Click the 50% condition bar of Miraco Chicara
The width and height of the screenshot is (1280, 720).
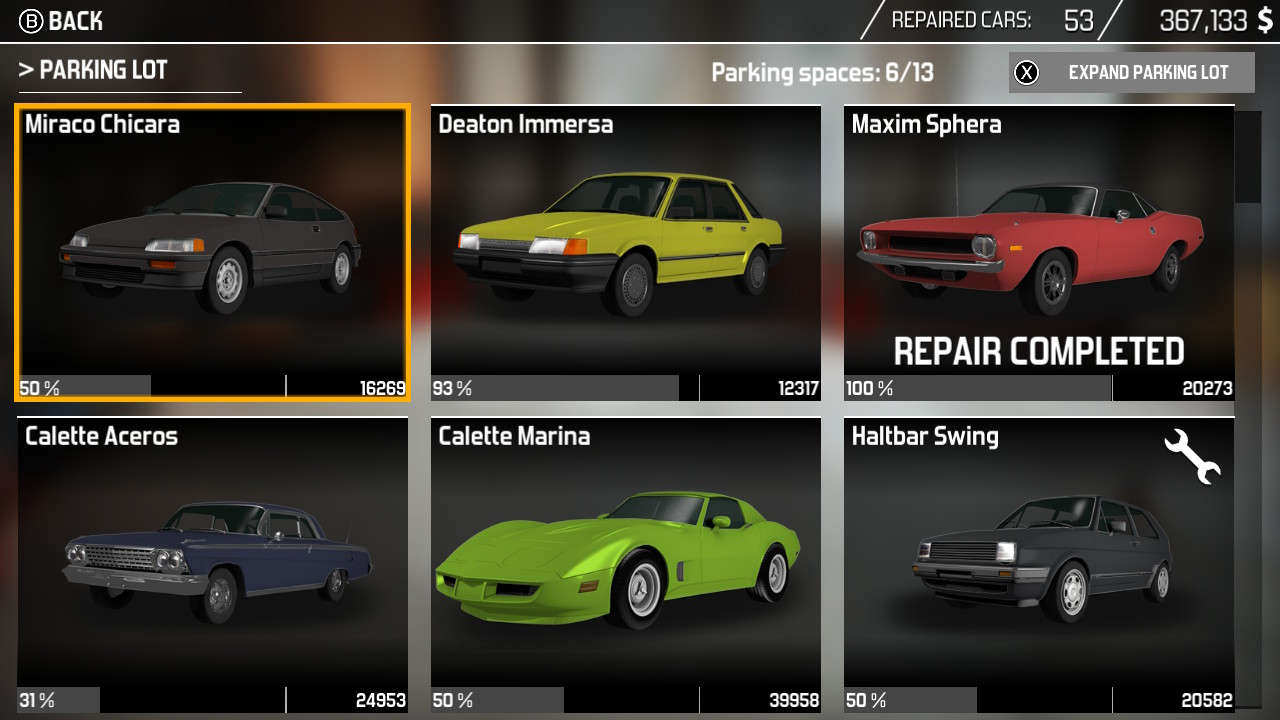80,388
